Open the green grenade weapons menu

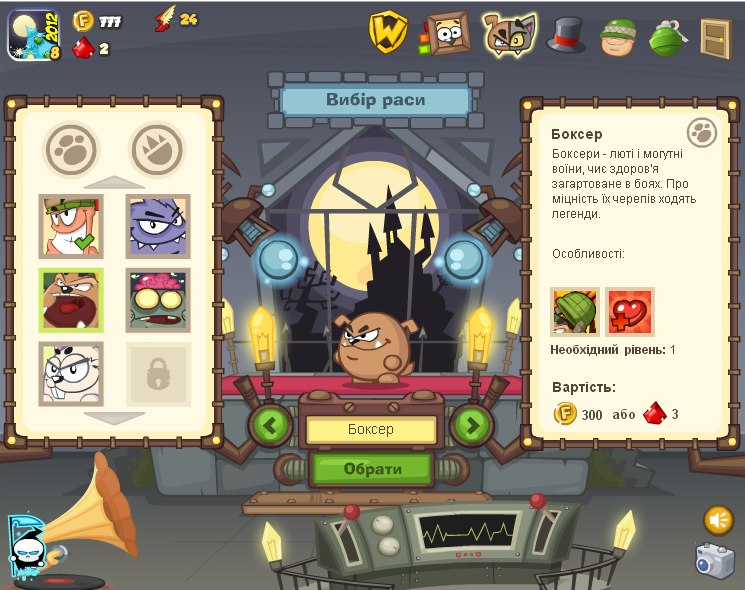click(x=665, y=36)
